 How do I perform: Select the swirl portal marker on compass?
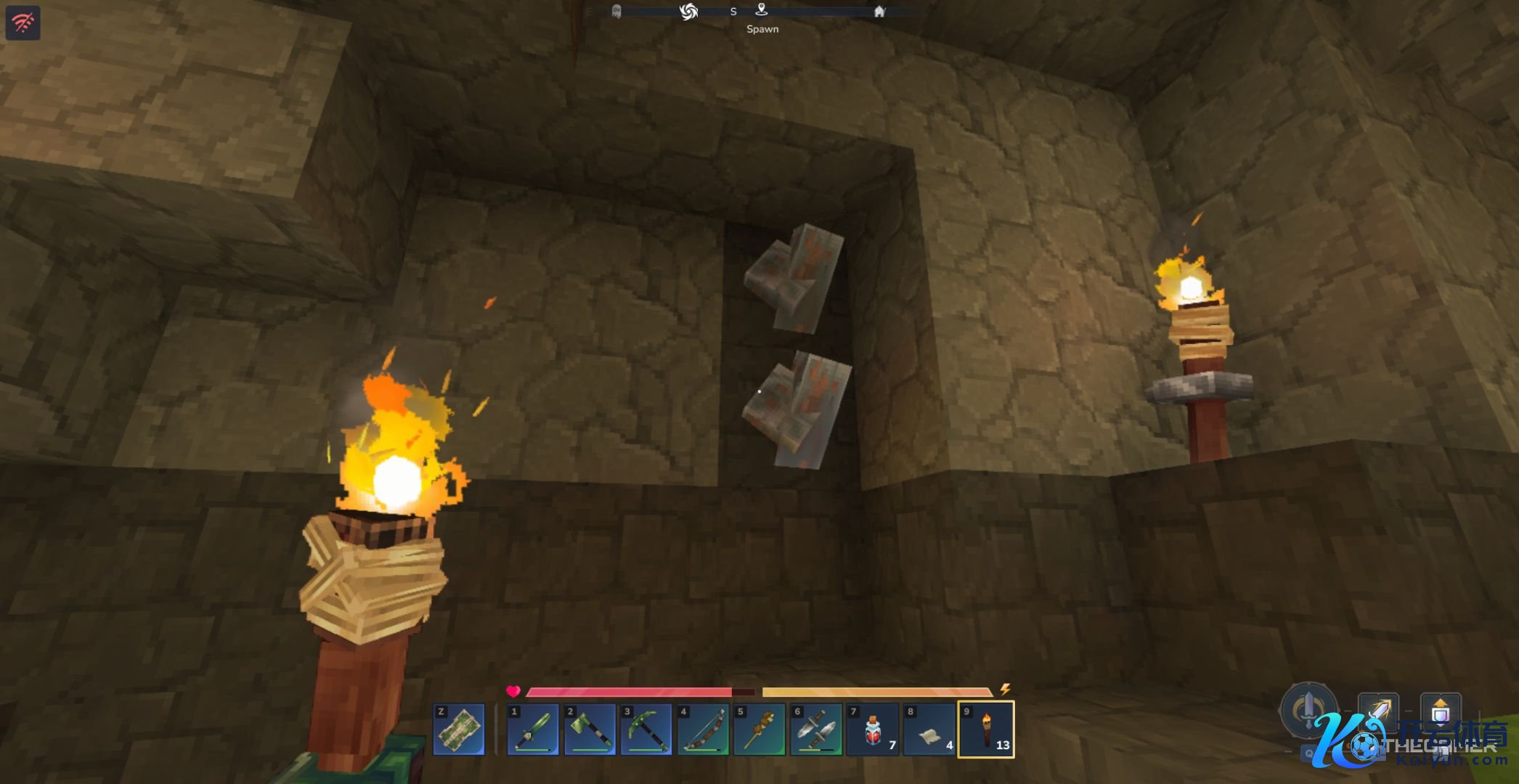point(688,11)
